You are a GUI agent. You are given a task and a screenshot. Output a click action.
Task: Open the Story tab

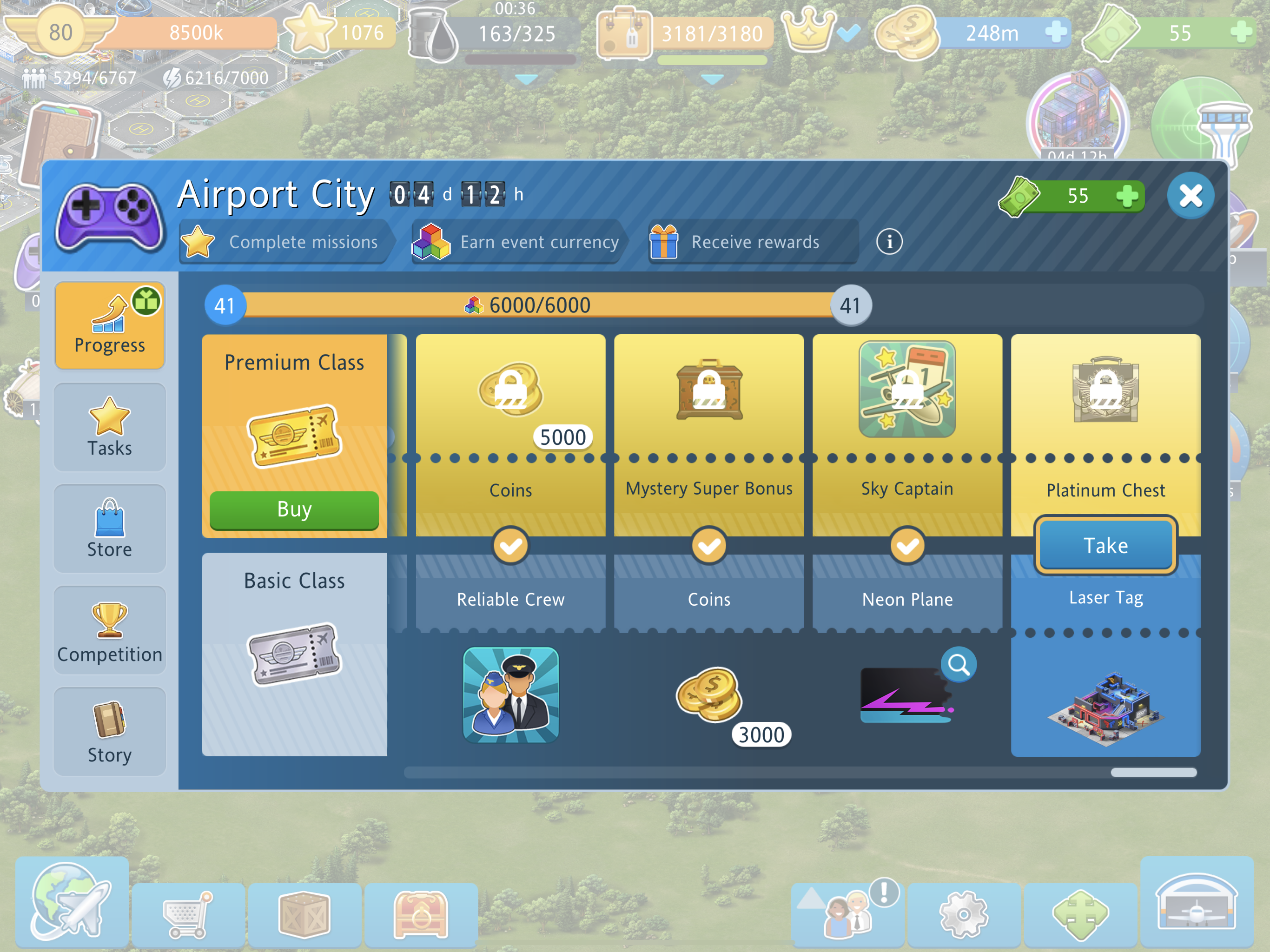[x=110, y=732]
